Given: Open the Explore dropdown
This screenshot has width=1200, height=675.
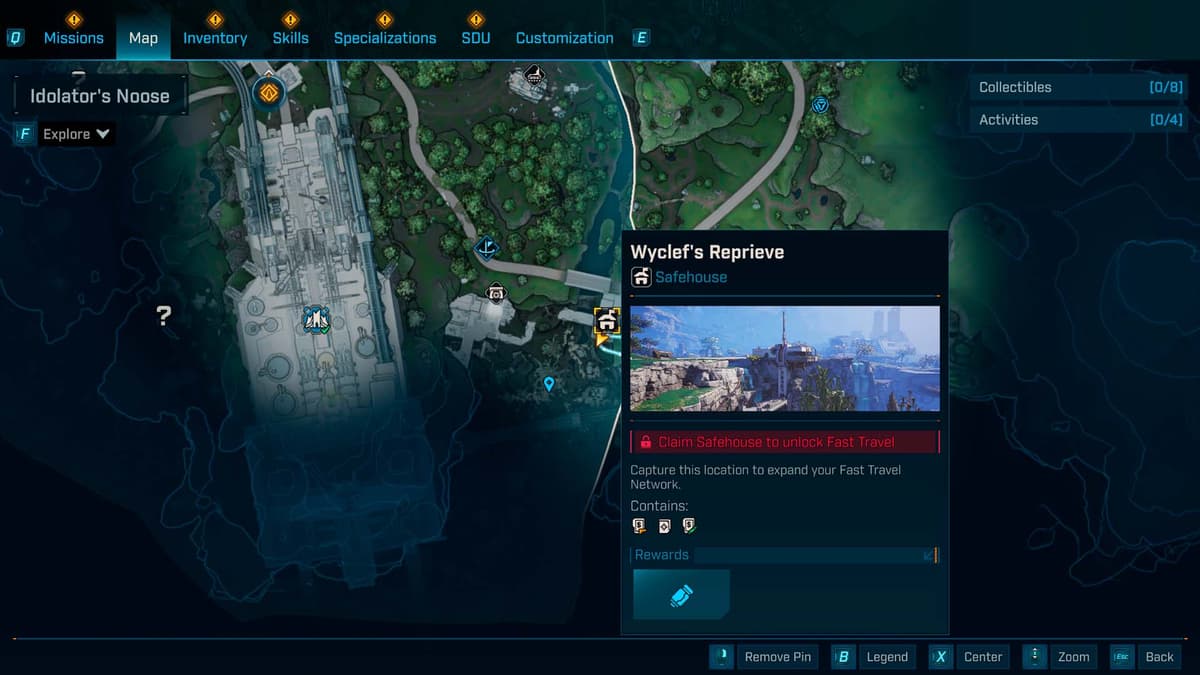Looking at the screenshot, I should (x=76, y=134).
